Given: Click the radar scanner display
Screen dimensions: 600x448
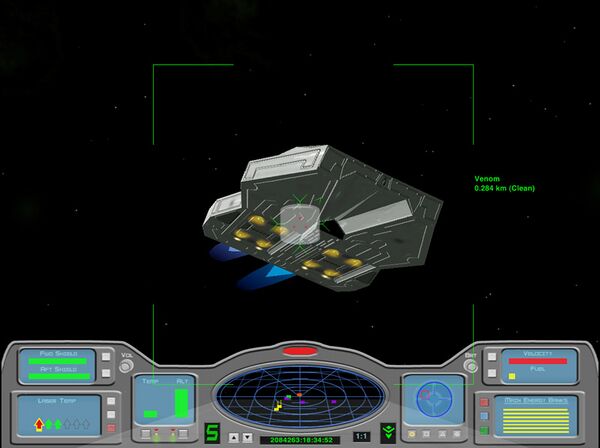Looking at the screenshot, I should (299, 394).
